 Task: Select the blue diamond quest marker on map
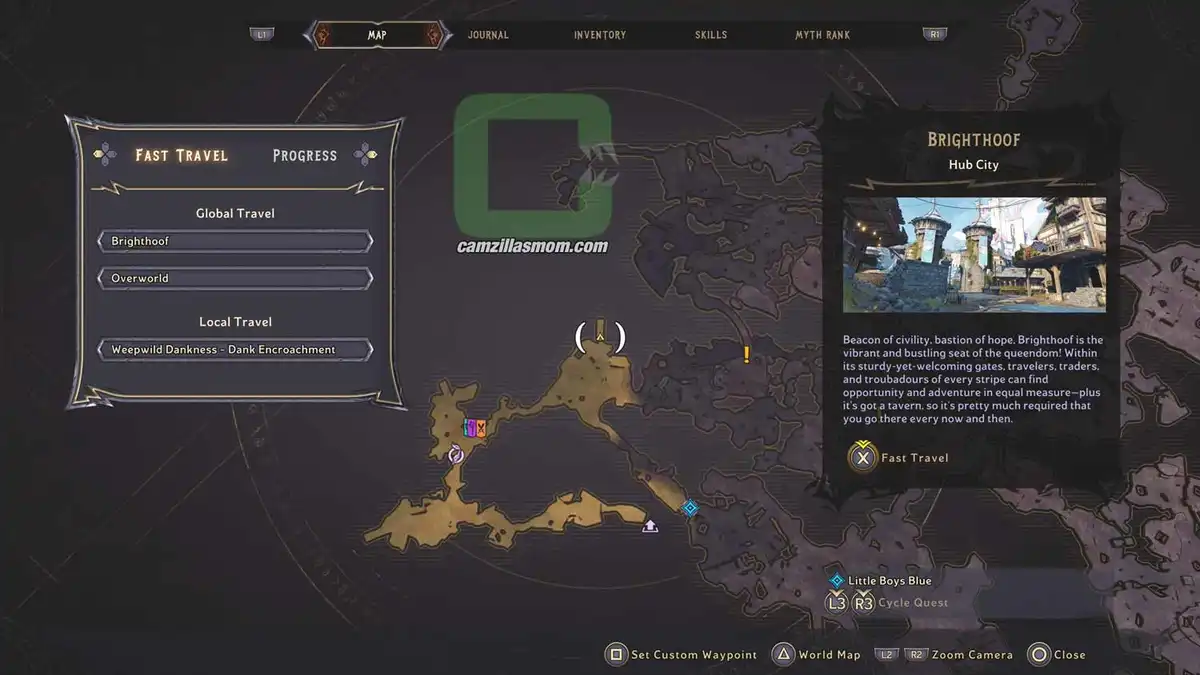[690, 508]
